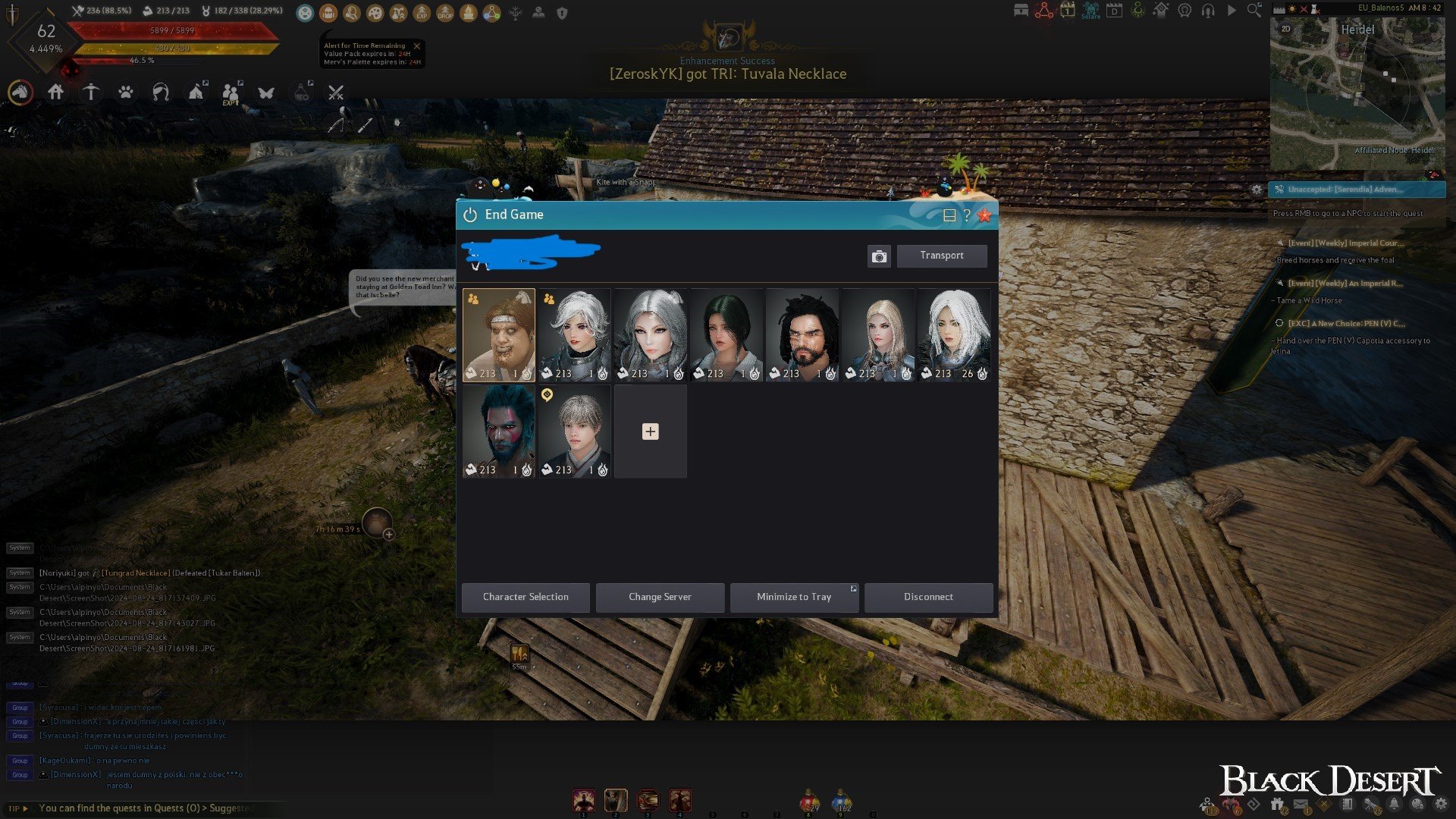Open the magnifying glass search icon
The height and width of the screenshot is (819, 1456).
point(1254,11)
